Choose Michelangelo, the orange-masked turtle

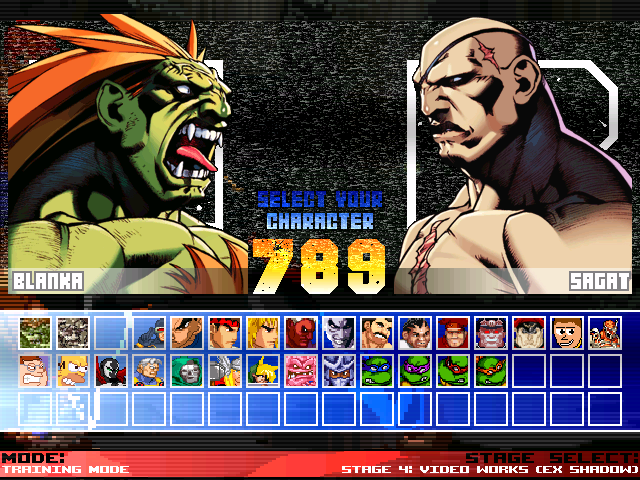491,371
